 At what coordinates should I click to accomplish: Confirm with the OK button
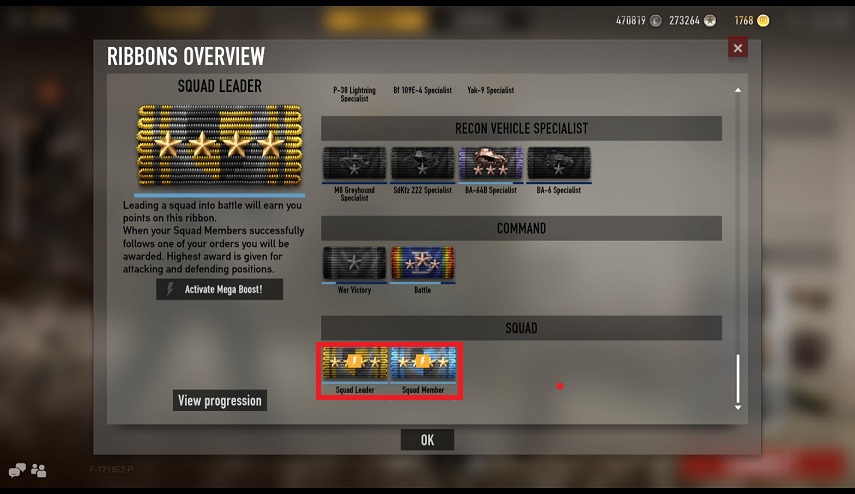tap(427, 440)
